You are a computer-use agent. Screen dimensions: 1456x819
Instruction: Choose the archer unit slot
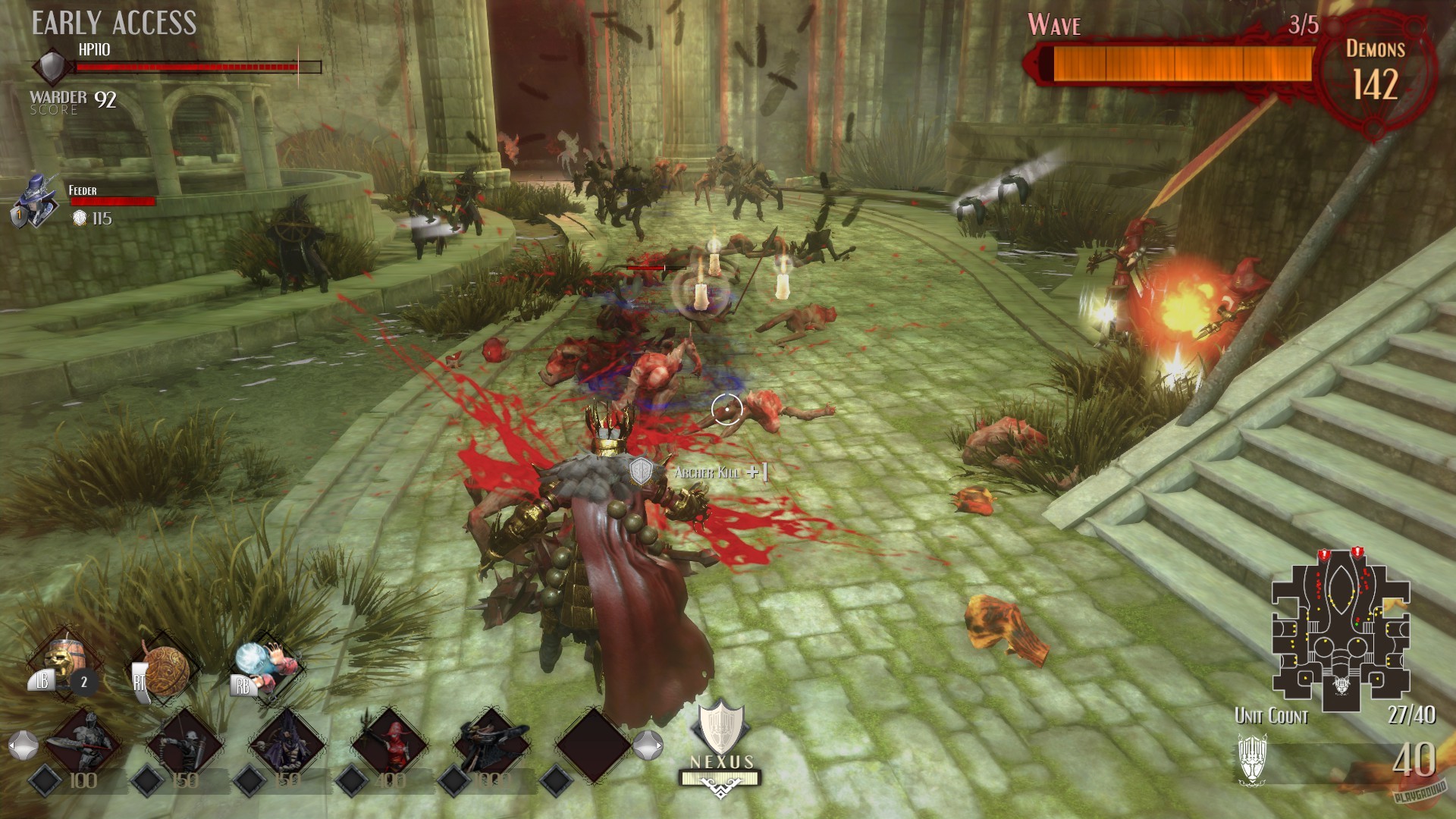[185, 742]
